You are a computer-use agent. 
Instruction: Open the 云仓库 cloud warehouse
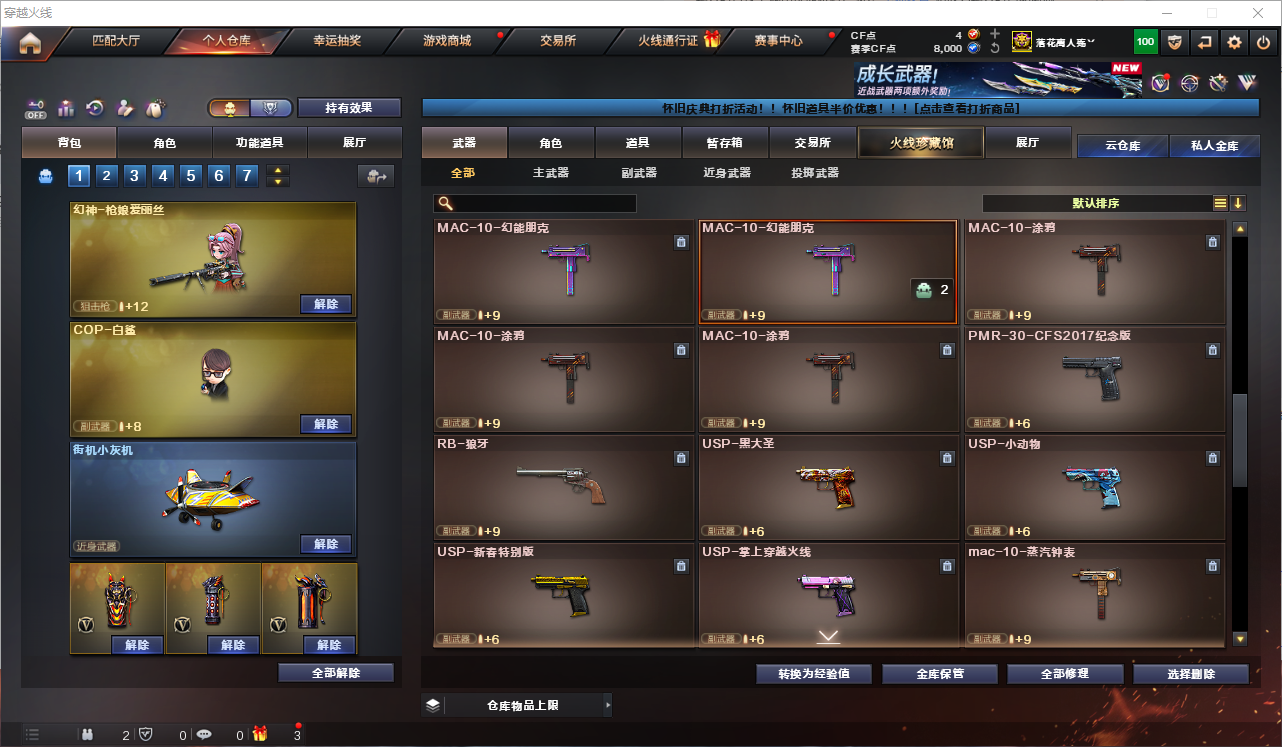pos(1122,146)
